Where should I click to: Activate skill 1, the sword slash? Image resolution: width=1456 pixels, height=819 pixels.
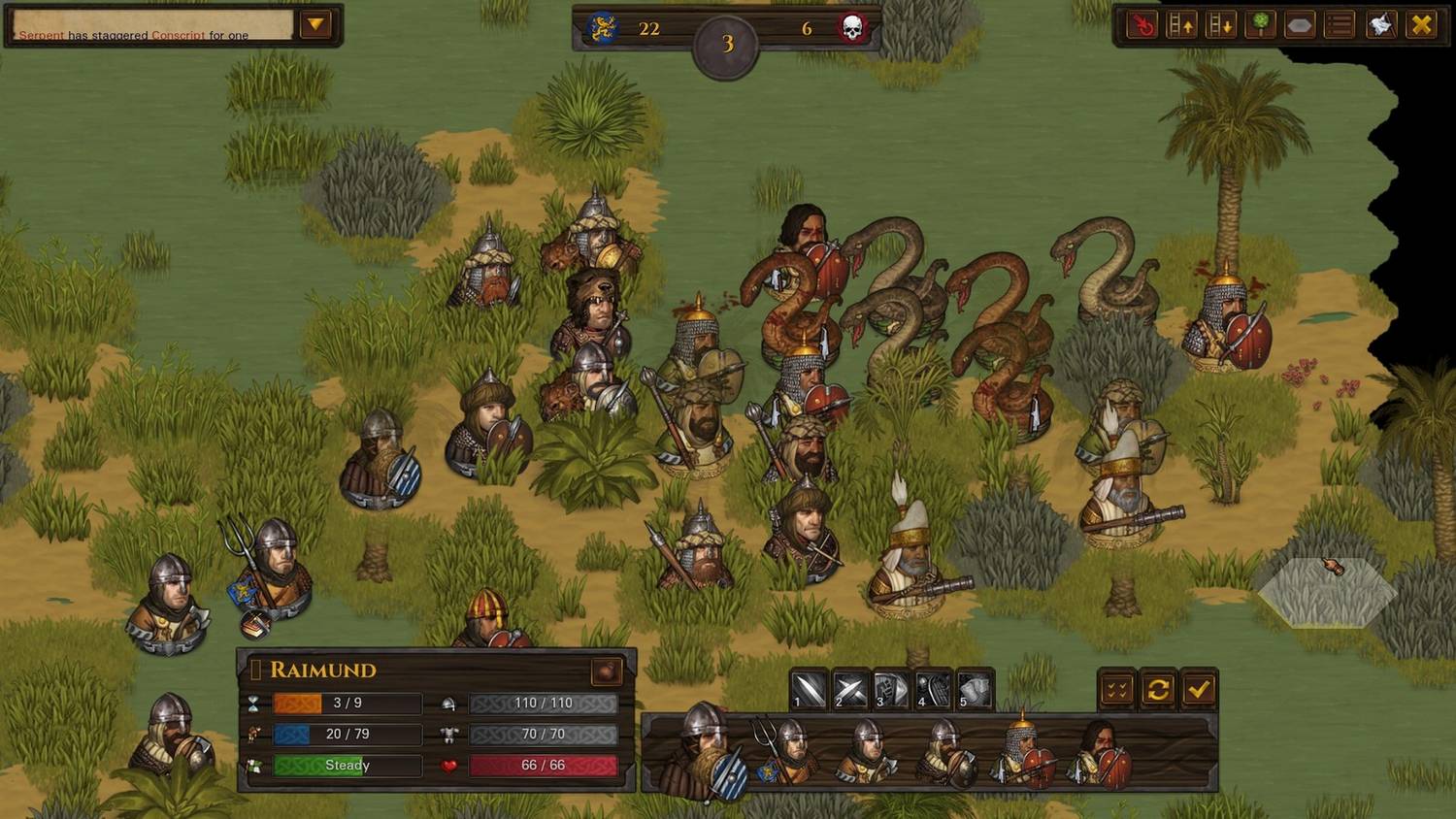click(809, 690)
